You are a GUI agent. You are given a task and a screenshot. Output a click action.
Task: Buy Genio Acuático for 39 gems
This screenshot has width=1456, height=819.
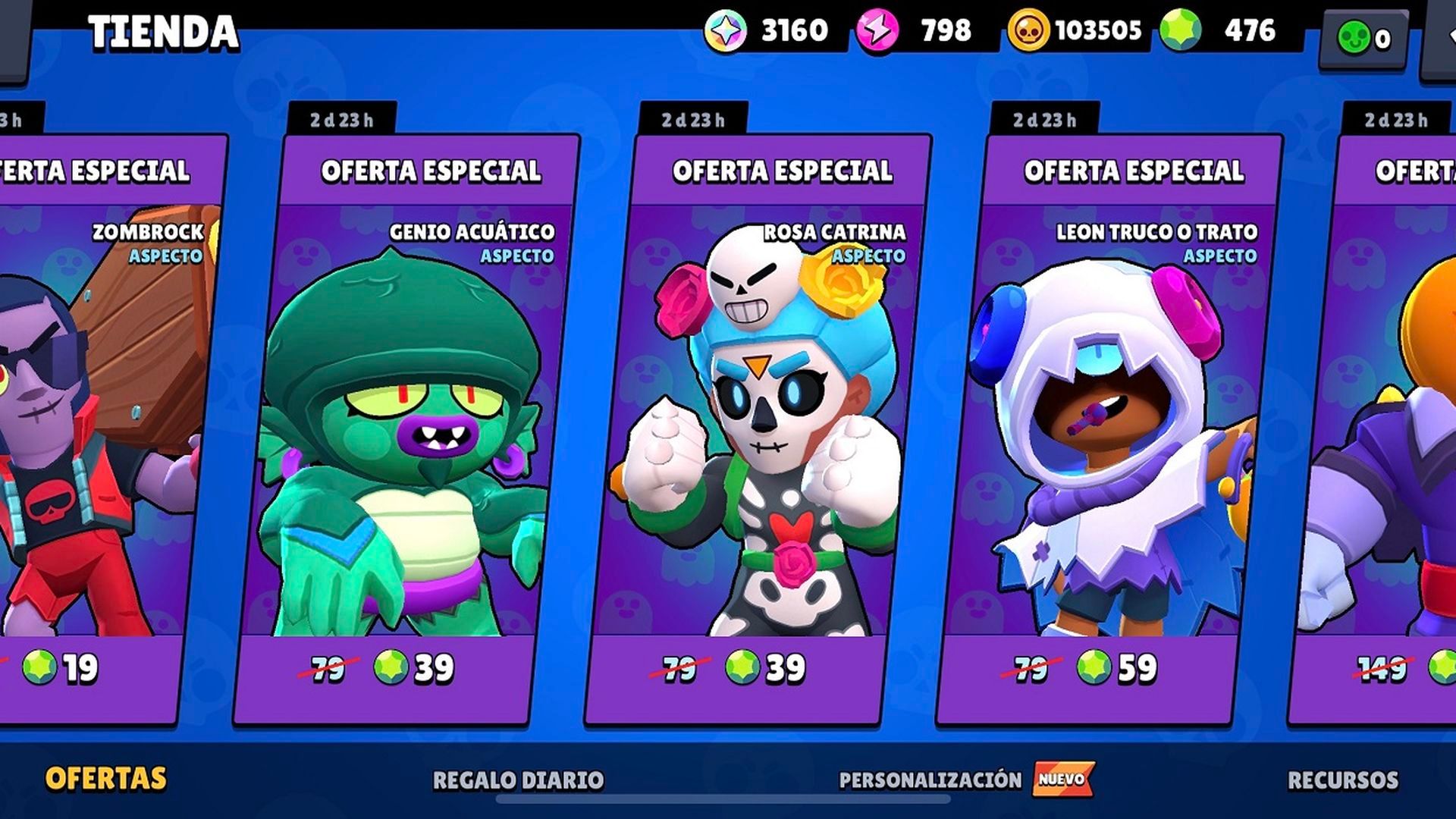413,668
